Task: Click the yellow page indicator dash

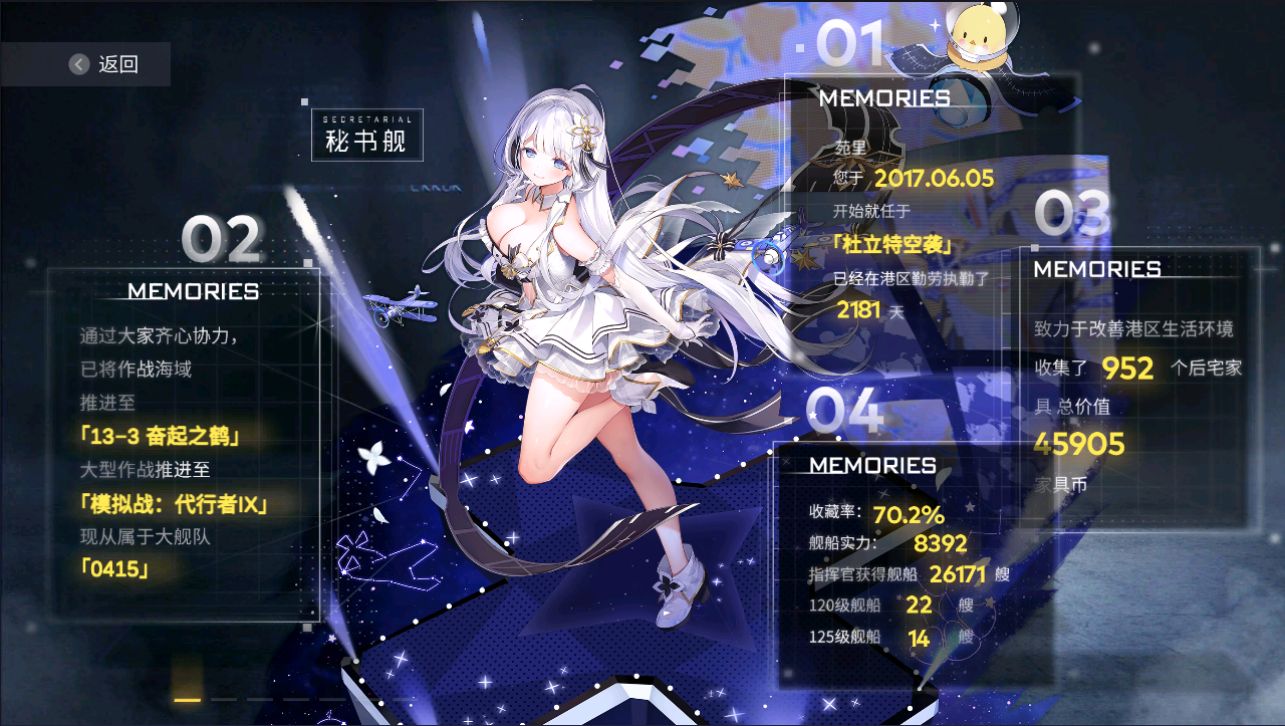Action: pyautogui.click(x=188, y=702)
